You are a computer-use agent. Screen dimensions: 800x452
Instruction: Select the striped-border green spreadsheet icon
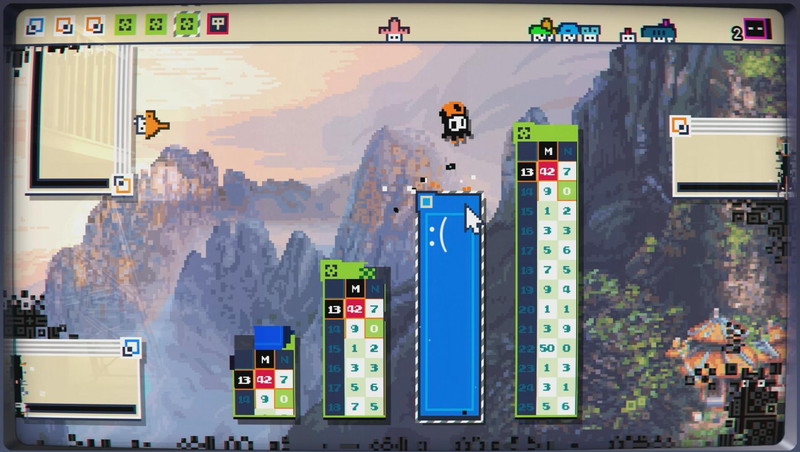pyautogui.click(x=187, y=24)
